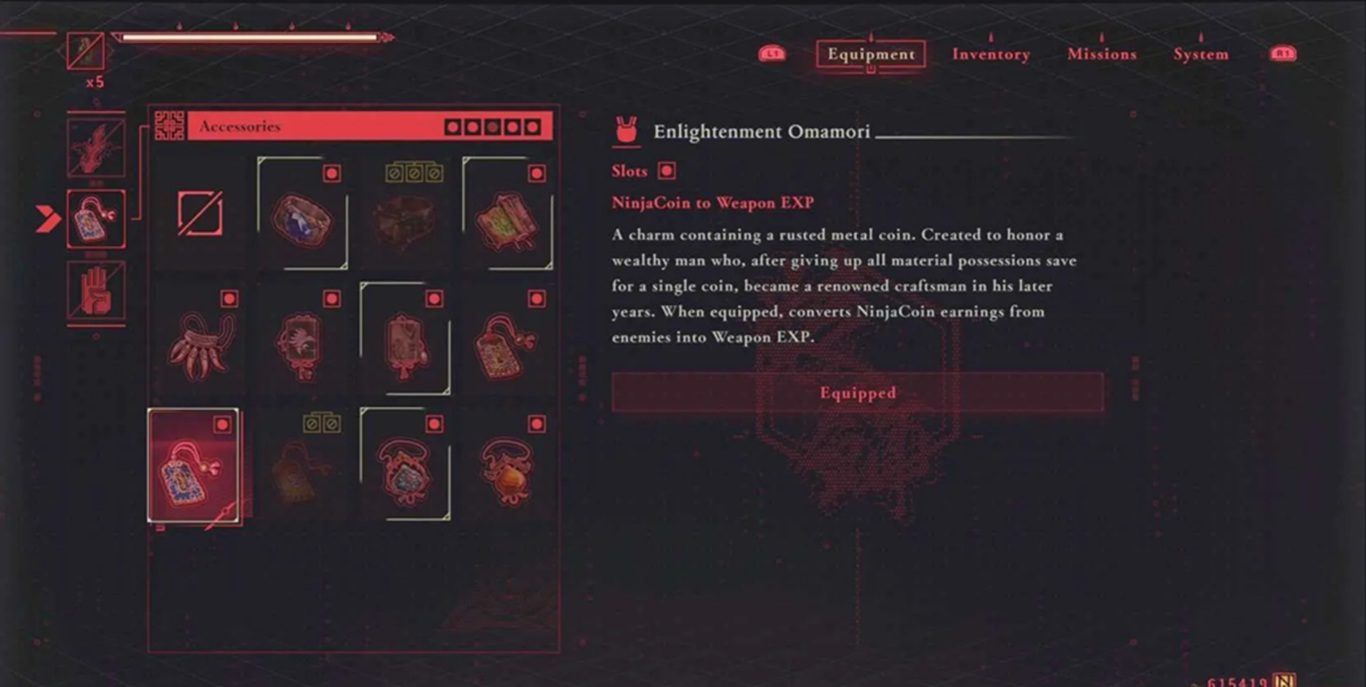Image resolution: width=1366 pixels, height=687 pixels.
Task: Pick the blue gem bracelet accessory
Action: pos(301,214)
